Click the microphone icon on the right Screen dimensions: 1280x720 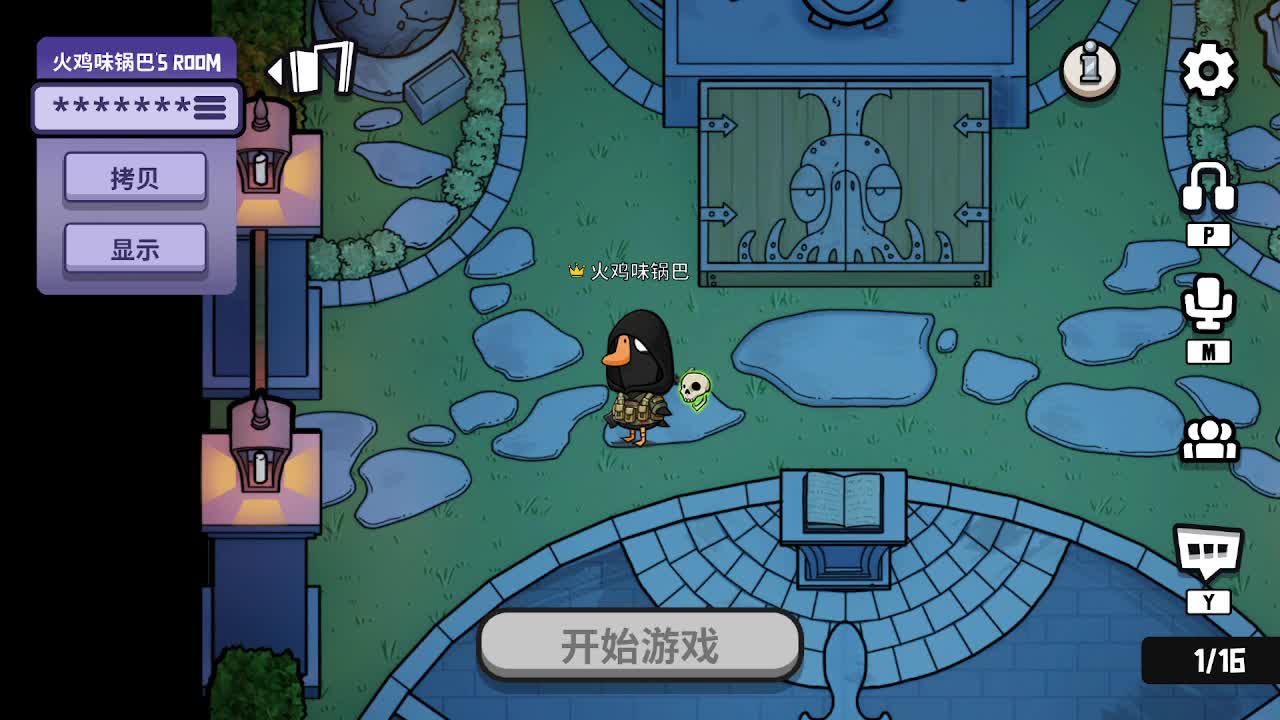[x=1209, y=305]
